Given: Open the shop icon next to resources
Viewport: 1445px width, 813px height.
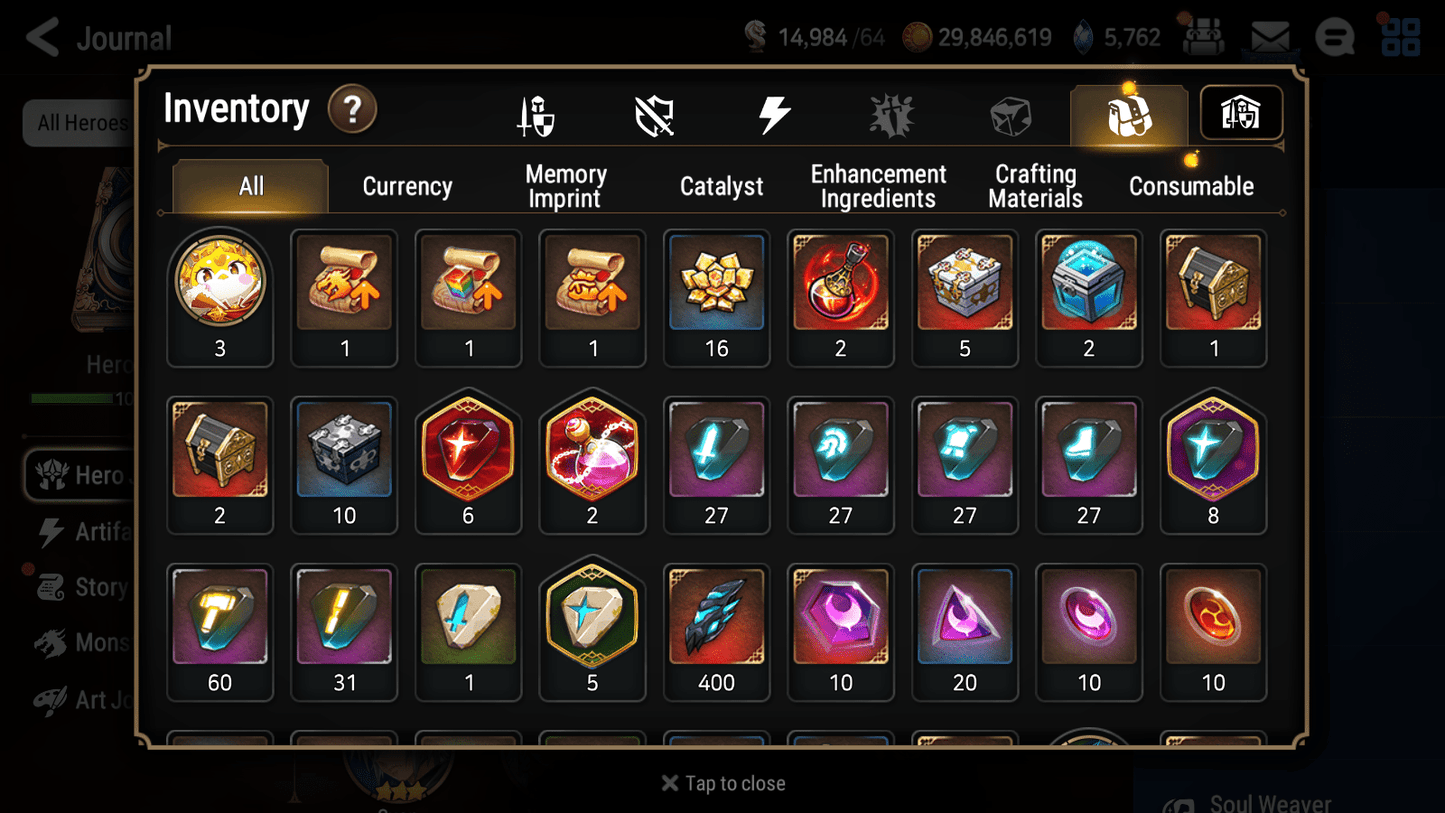Looking at the screenshot, I should coord(1204,37).
